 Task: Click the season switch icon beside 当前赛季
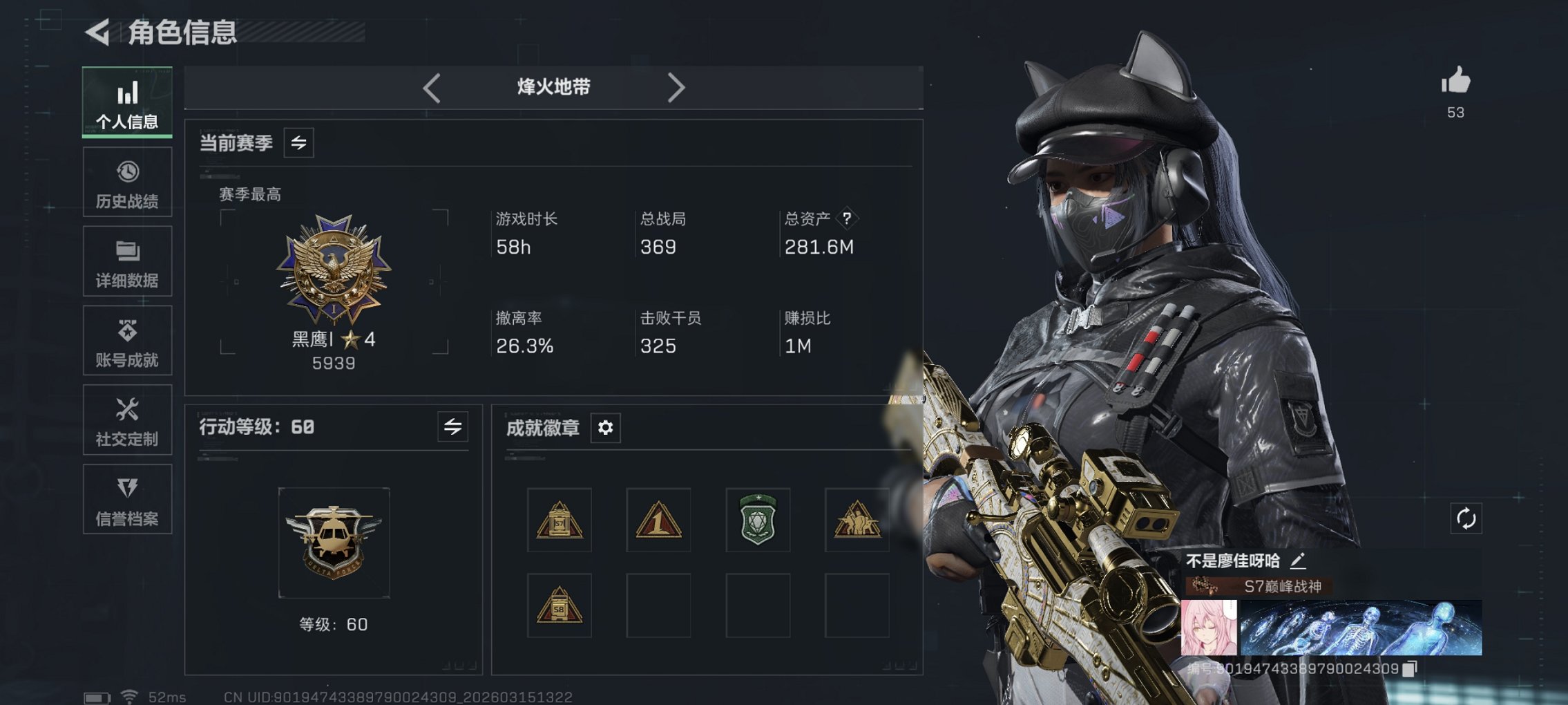299,142
